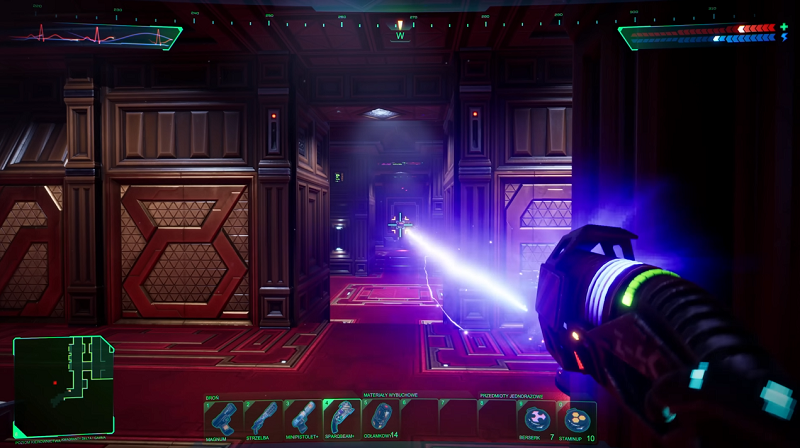The width and height of the screenshot is (800, 448).
Task: Activate the Staminup patch slot
Action: point(577,418)
